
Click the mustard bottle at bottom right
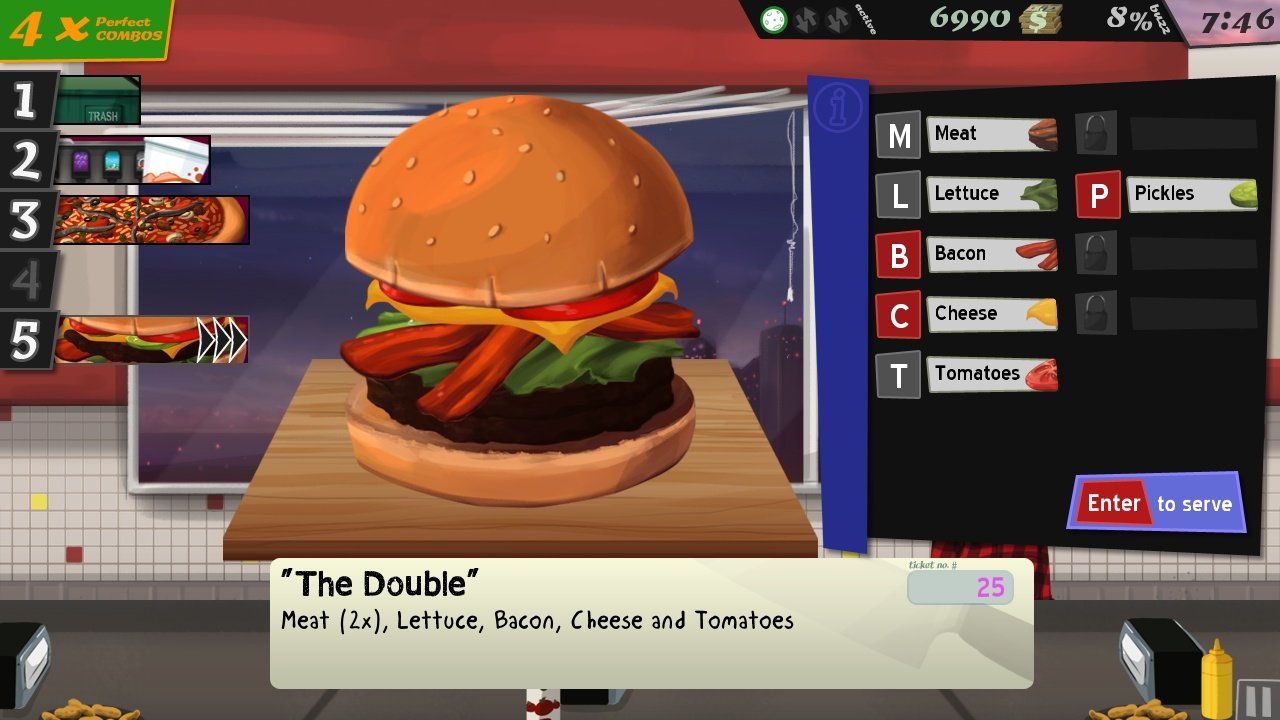[x=1216, y=685]
